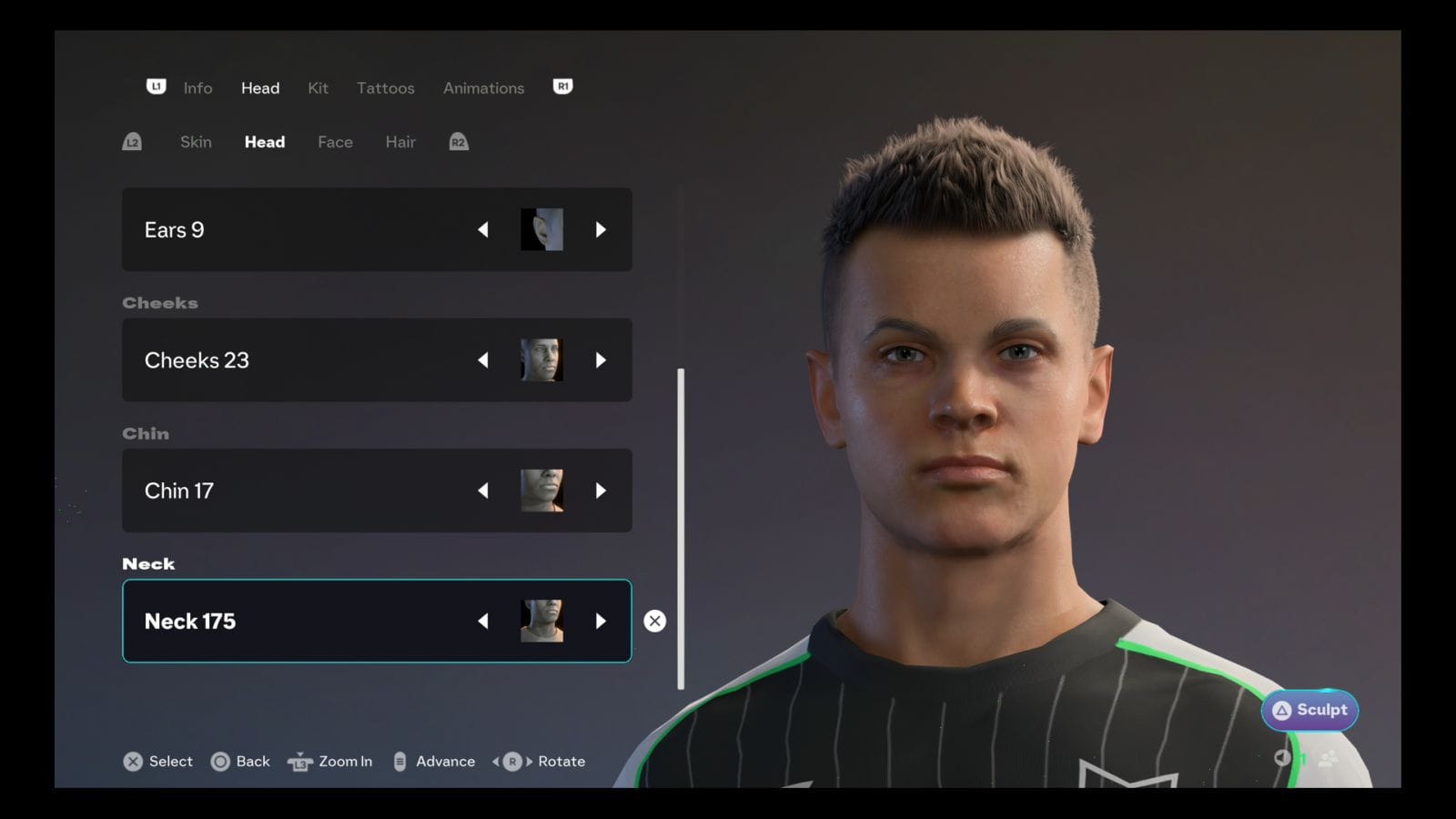This screenshot has height=819, width=1456.
Task: Click the Chin 17 preview thumbnail
Action: click(x=541, y=490)
